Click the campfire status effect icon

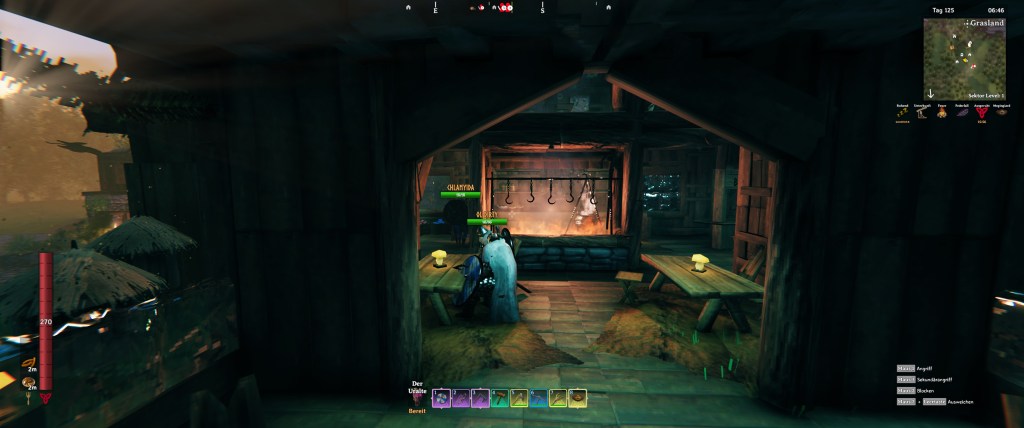coord(943,113)
